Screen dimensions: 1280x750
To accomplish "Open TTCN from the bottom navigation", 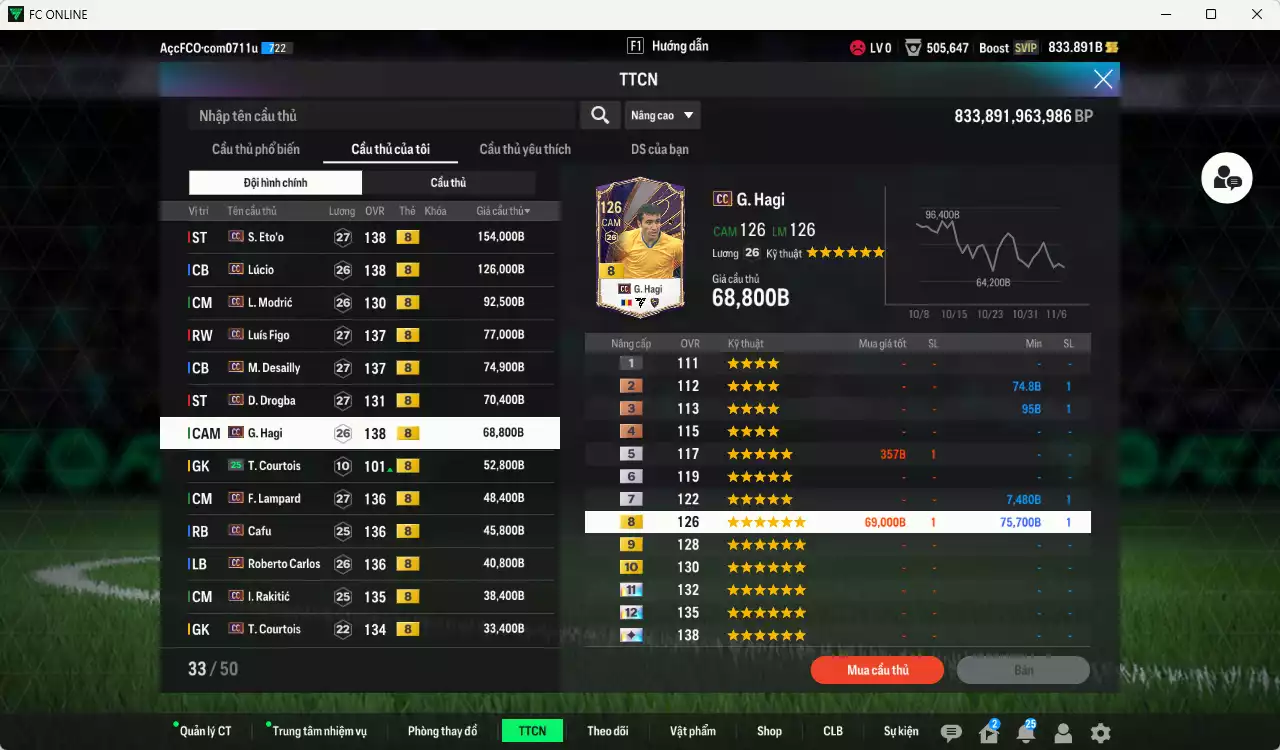I will click(x=532, y=731).
